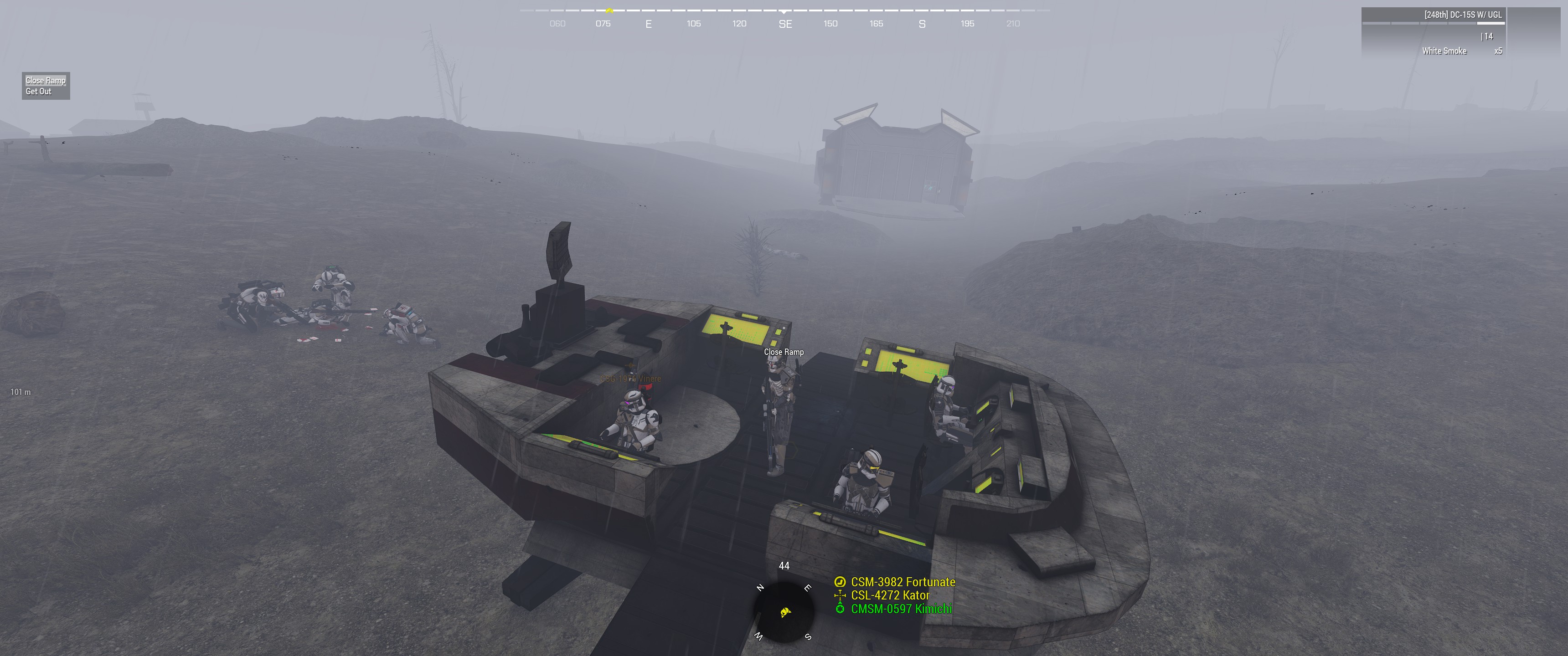Select squad member CSM-3982 Fortunate
This screenshot has height=656, width=1568.
click(x=902, y=582)
